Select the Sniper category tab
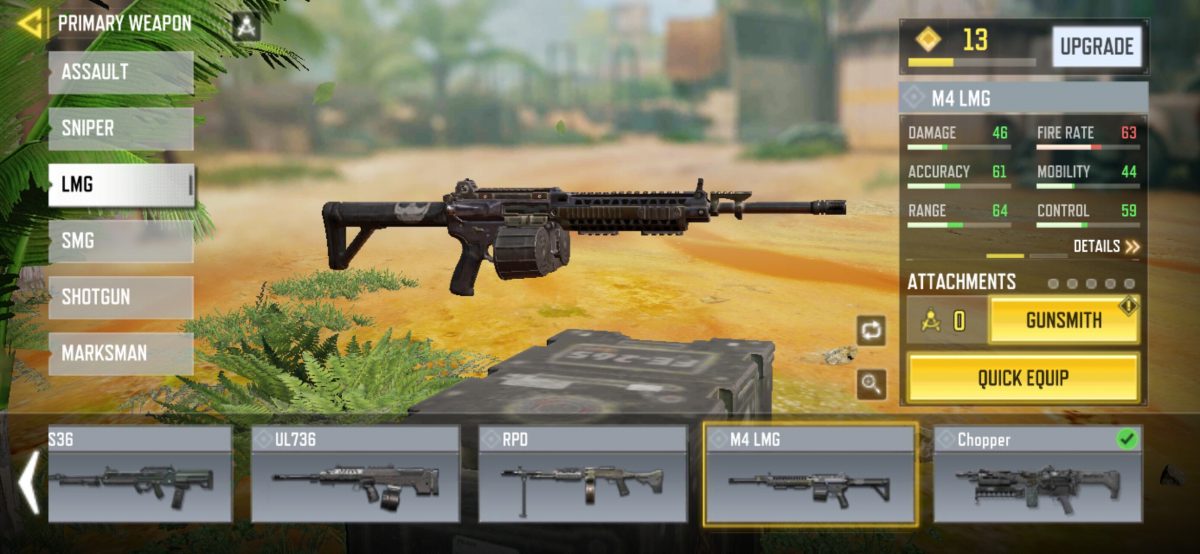This screenshot has height=554, width=1200. click(120, 129)
